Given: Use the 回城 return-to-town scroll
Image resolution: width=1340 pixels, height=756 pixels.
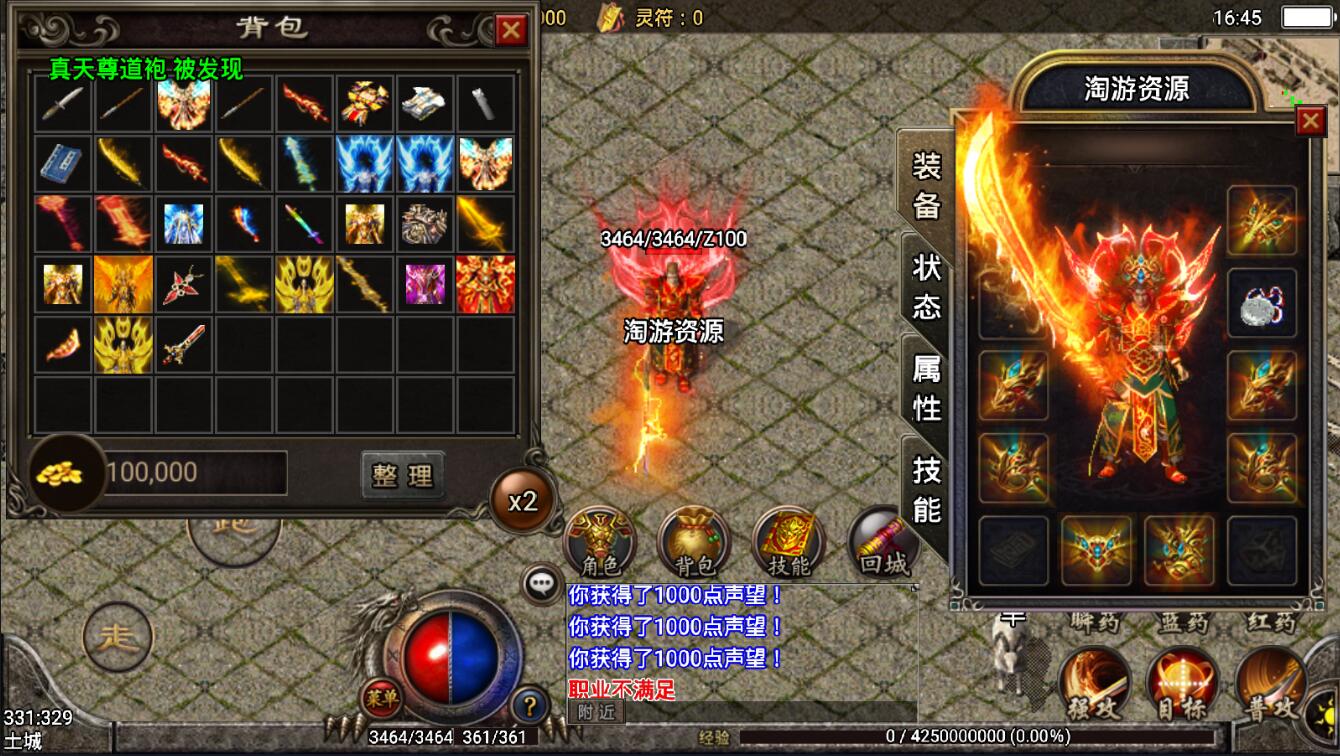Looking at the screenshot, I should click(x=882, y=542).
